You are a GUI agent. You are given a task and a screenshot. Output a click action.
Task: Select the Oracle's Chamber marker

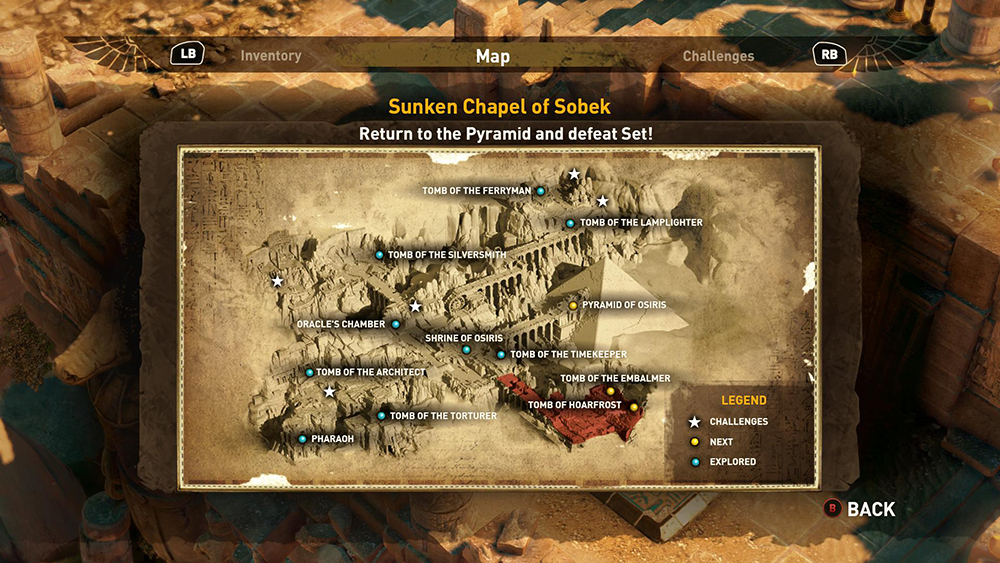[396, 324]
